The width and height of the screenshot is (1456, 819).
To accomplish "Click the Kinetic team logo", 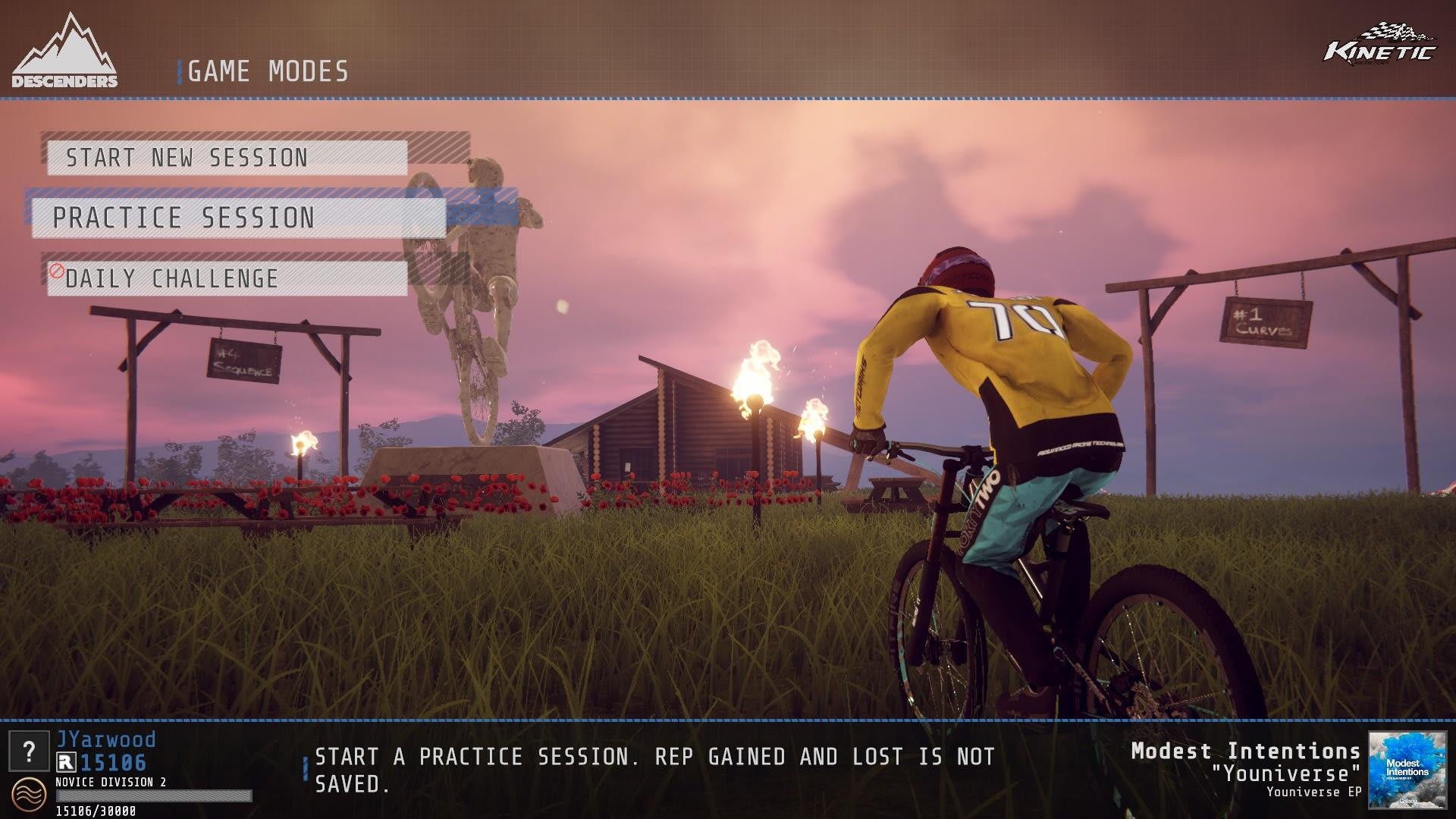I will pos(1380,45).
